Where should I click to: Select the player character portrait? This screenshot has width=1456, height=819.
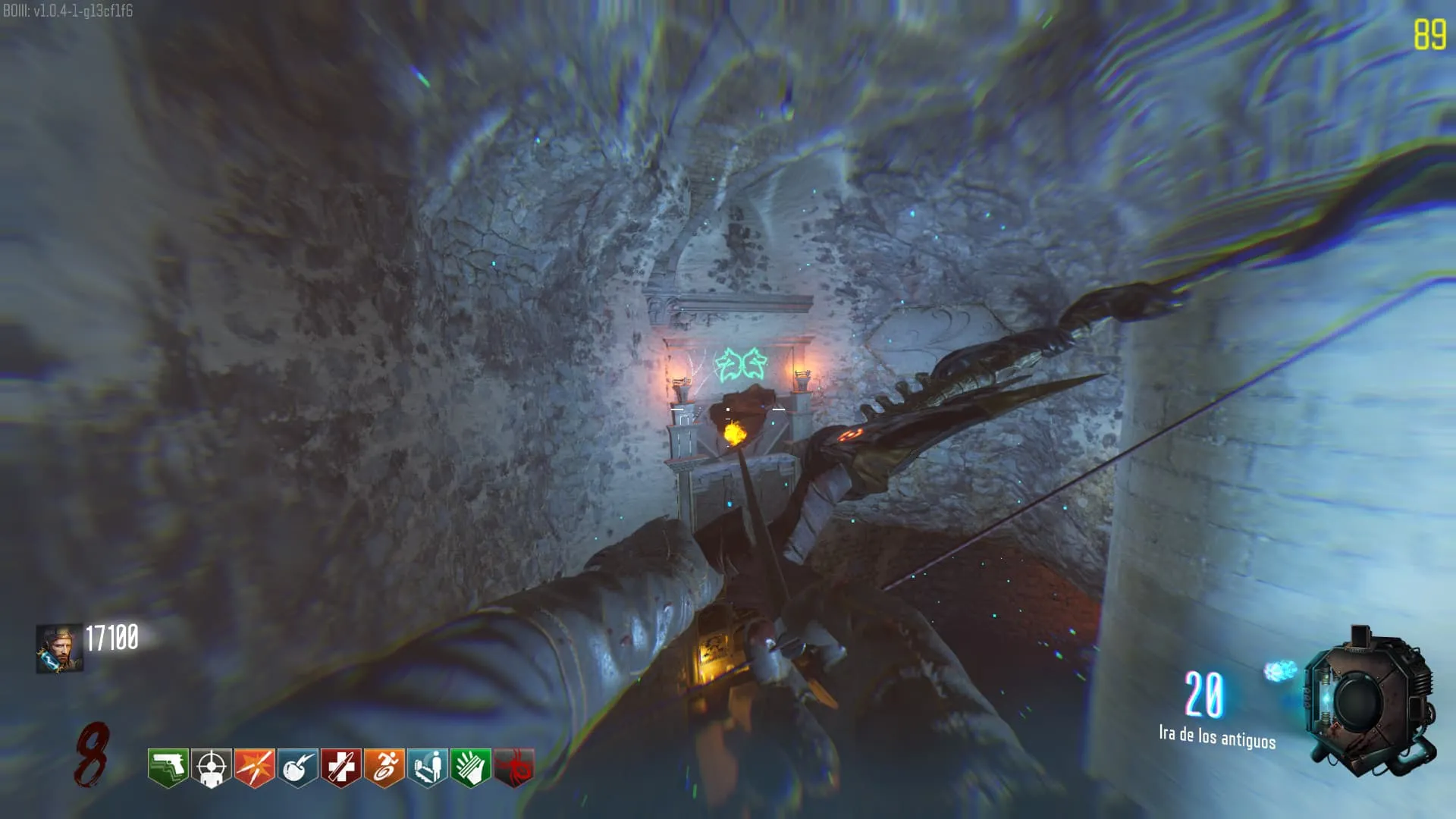pos(59,648)
